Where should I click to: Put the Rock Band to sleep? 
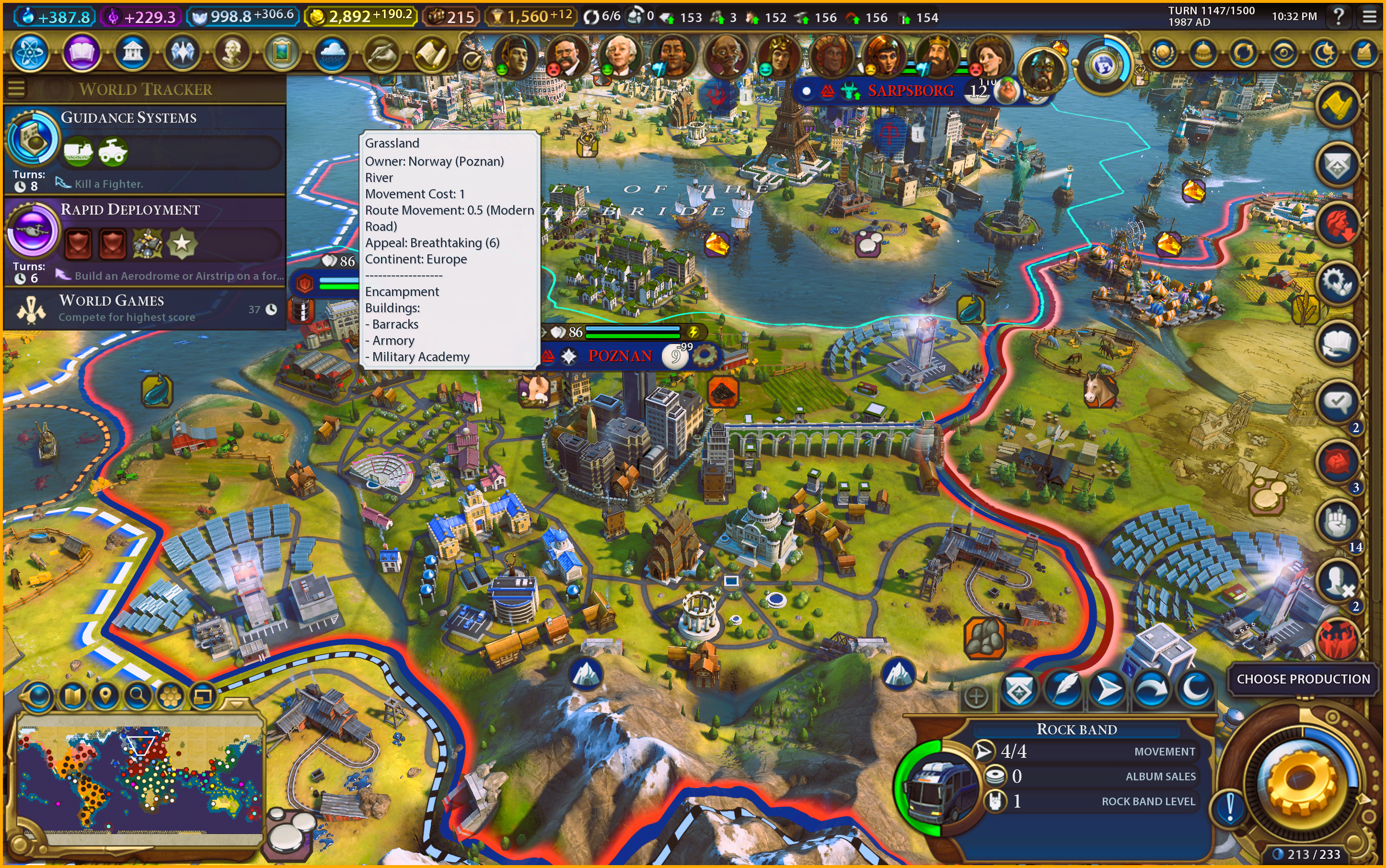click(x=1196, y=689)
